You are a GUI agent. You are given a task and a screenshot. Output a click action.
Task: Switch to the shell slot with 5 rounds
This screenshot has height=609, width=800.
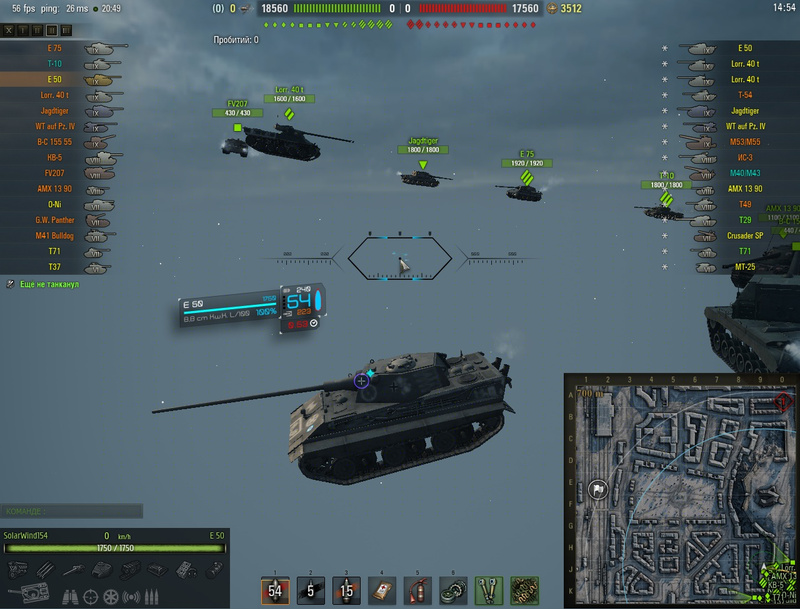[311, 590]
